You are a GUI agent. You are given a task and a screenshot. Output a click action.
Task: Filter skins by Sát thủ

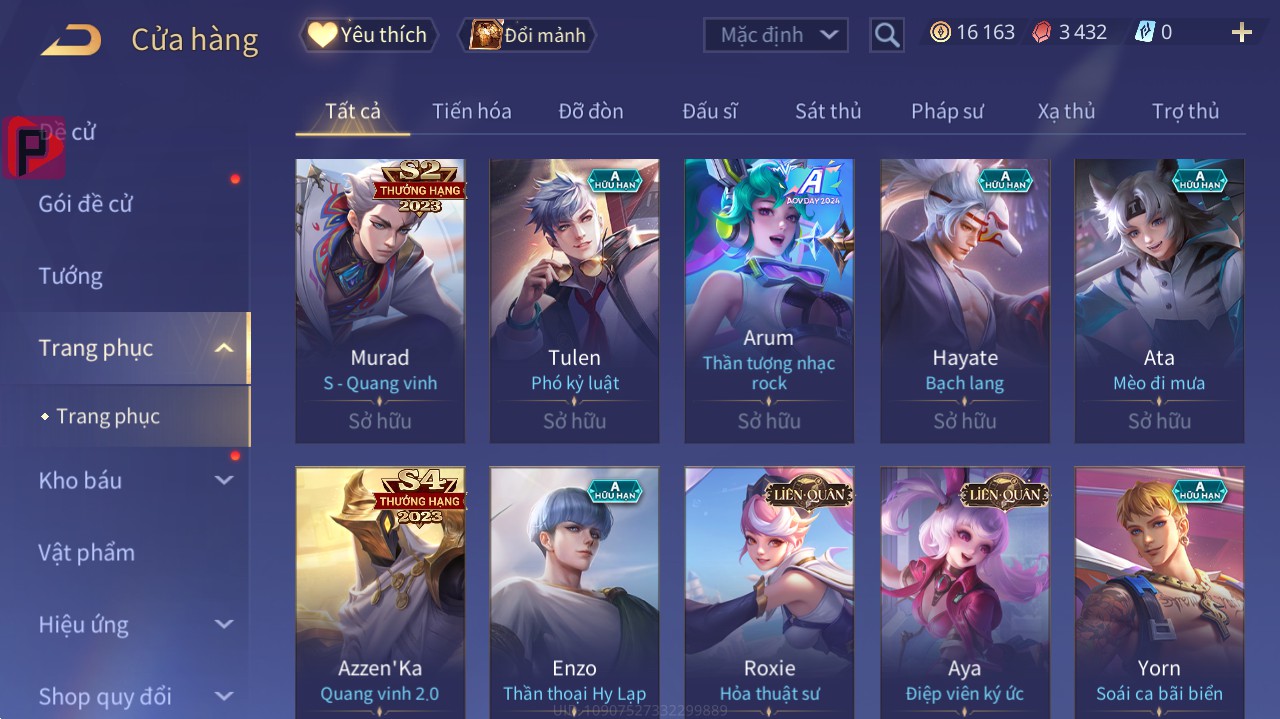pos(828,111)
